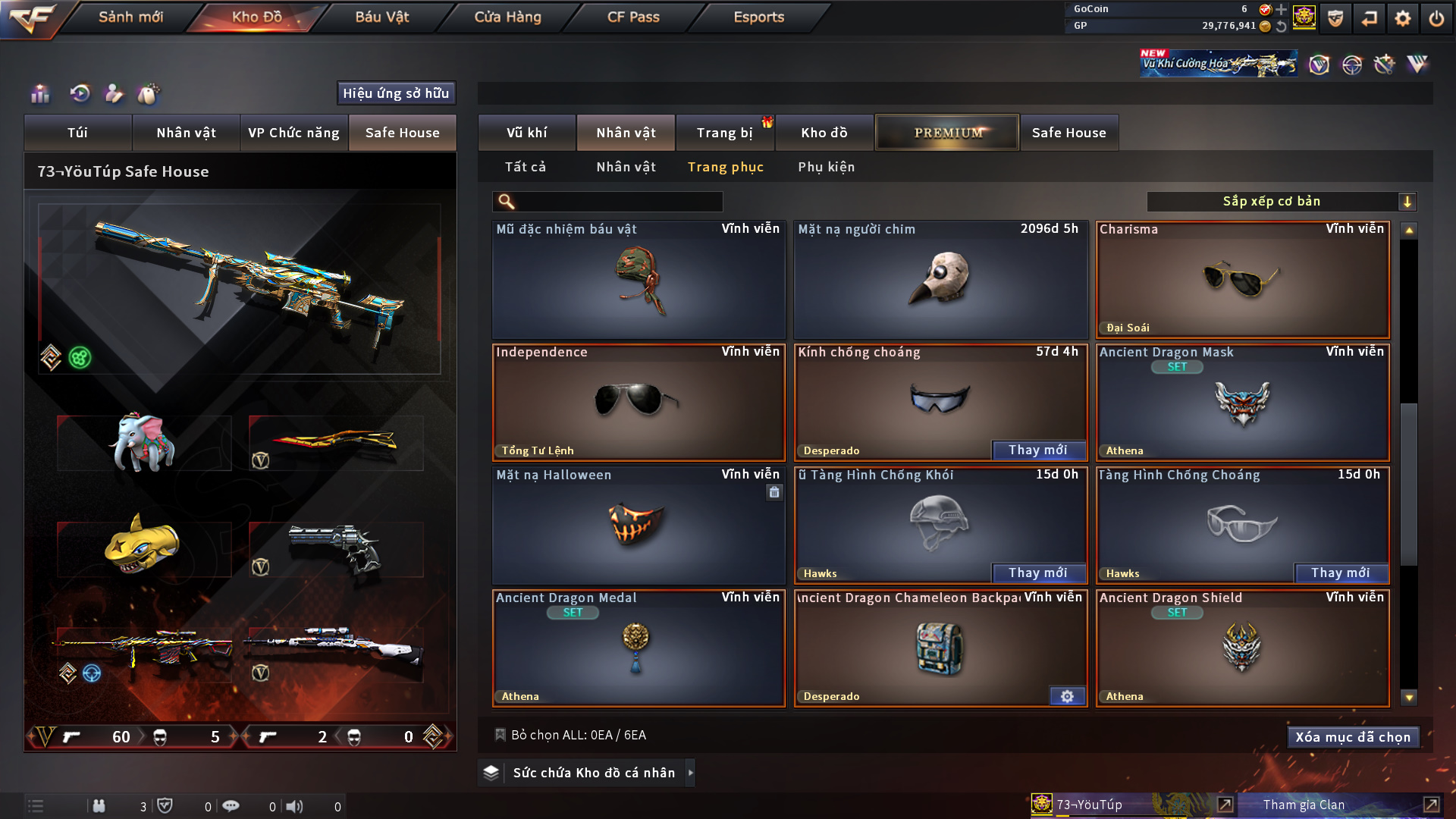Open the gear settings icon
1456x819 pixels.
coord(1402,18)
